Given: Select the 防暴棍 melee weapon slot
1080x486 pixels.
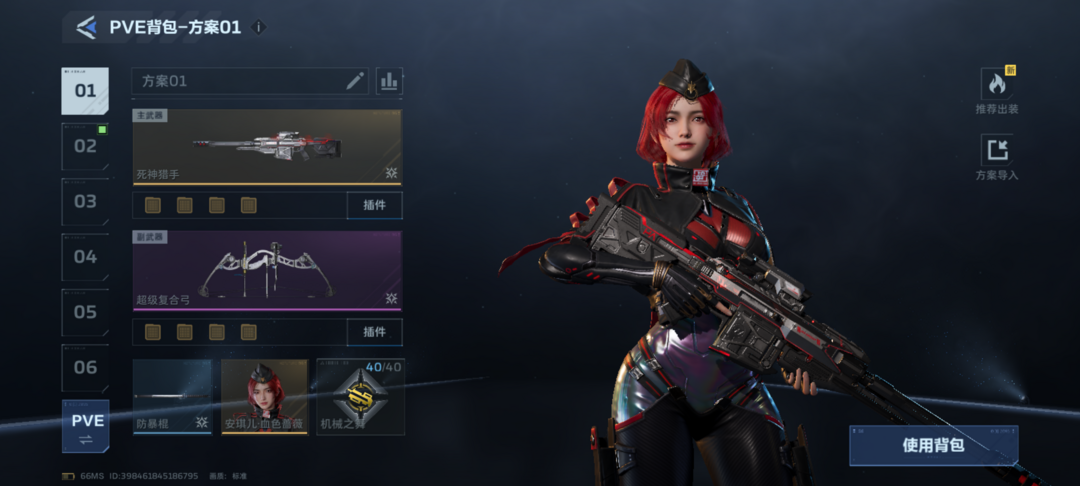Looking at the screenshot, I should point(172,397).
